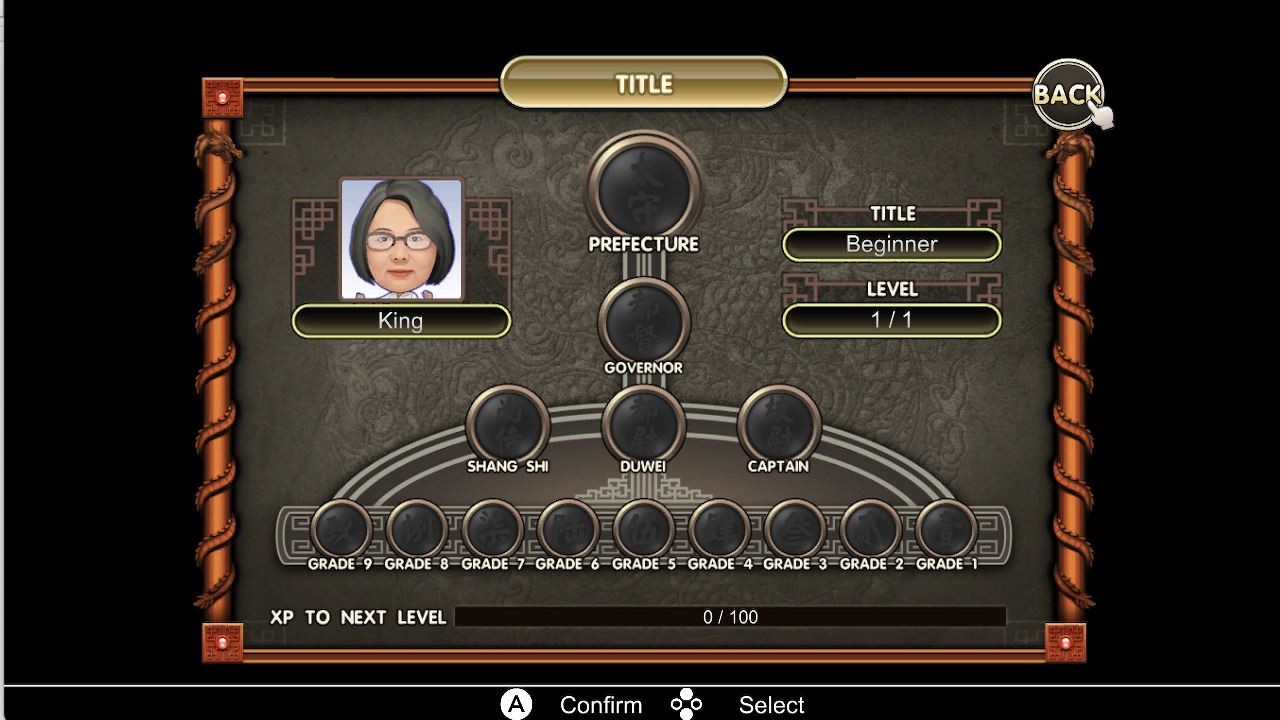The image size is (1280, 720).
Task: Select the Prefecture rank medallion
Action: (x=643, y=196)
